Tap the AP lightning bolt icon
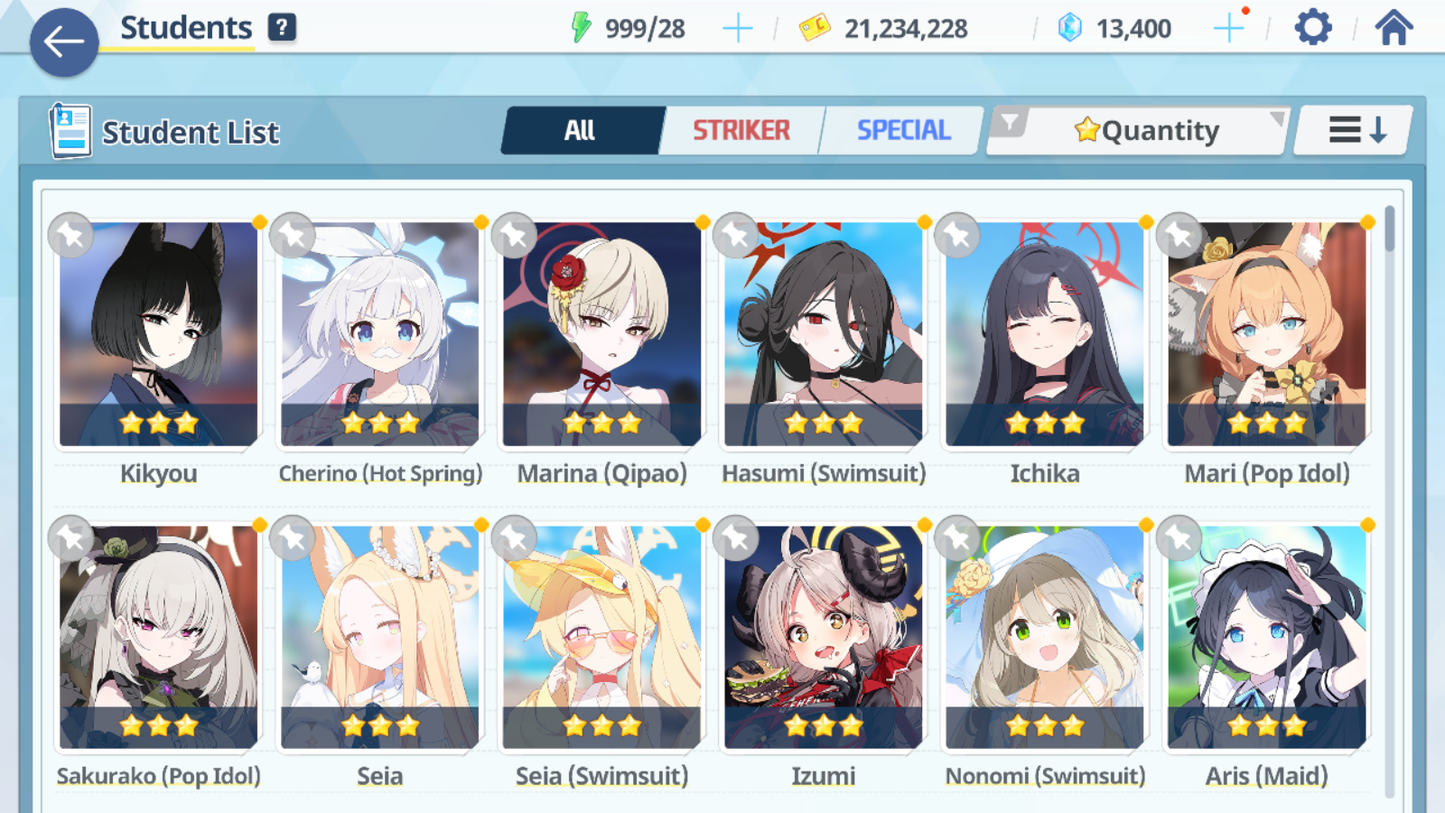The image size is (1445, 813). click(x=584, y=28)
